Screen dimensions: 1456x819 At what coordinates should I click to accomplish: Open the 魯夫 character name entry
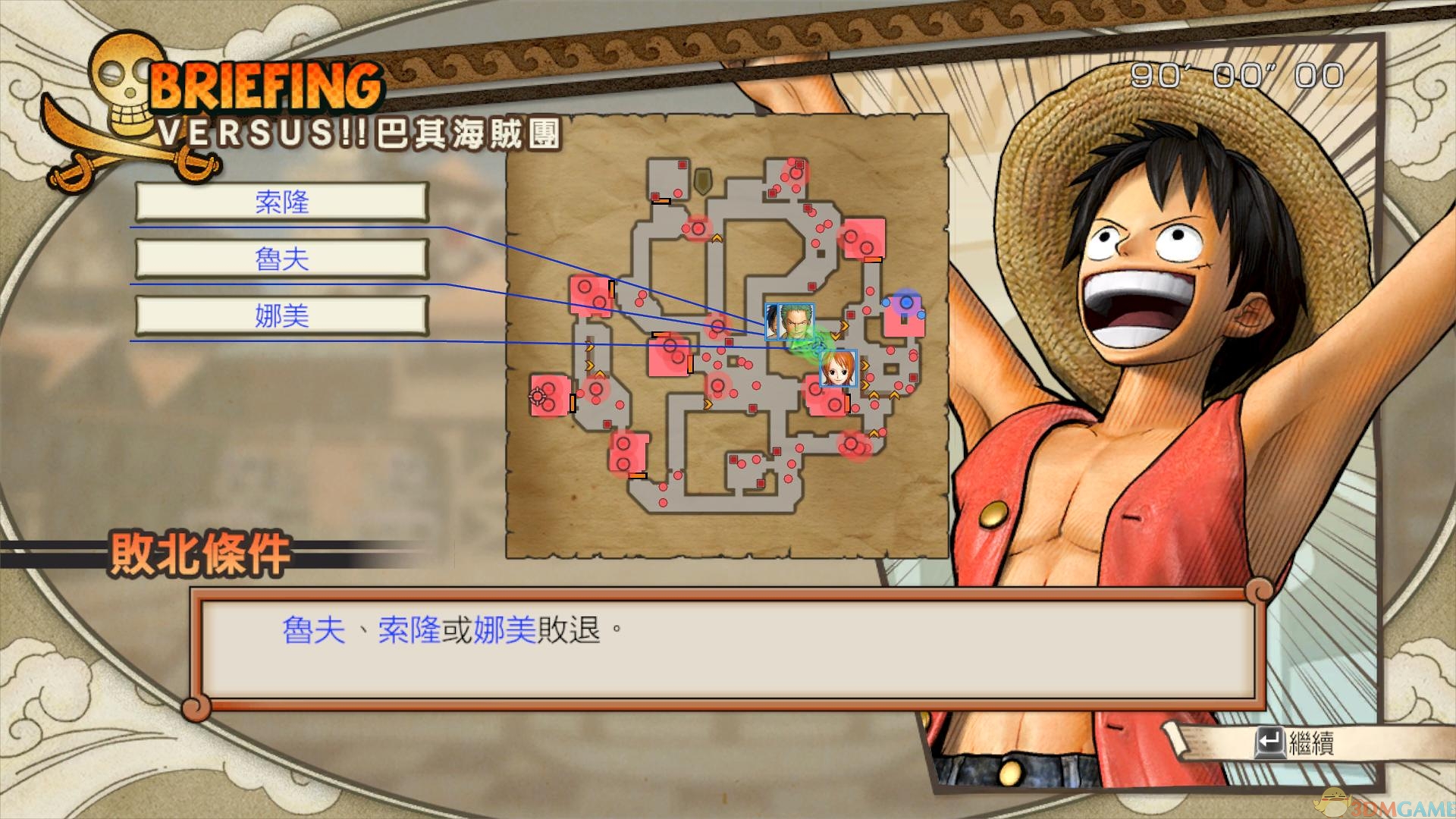(281, 259)
